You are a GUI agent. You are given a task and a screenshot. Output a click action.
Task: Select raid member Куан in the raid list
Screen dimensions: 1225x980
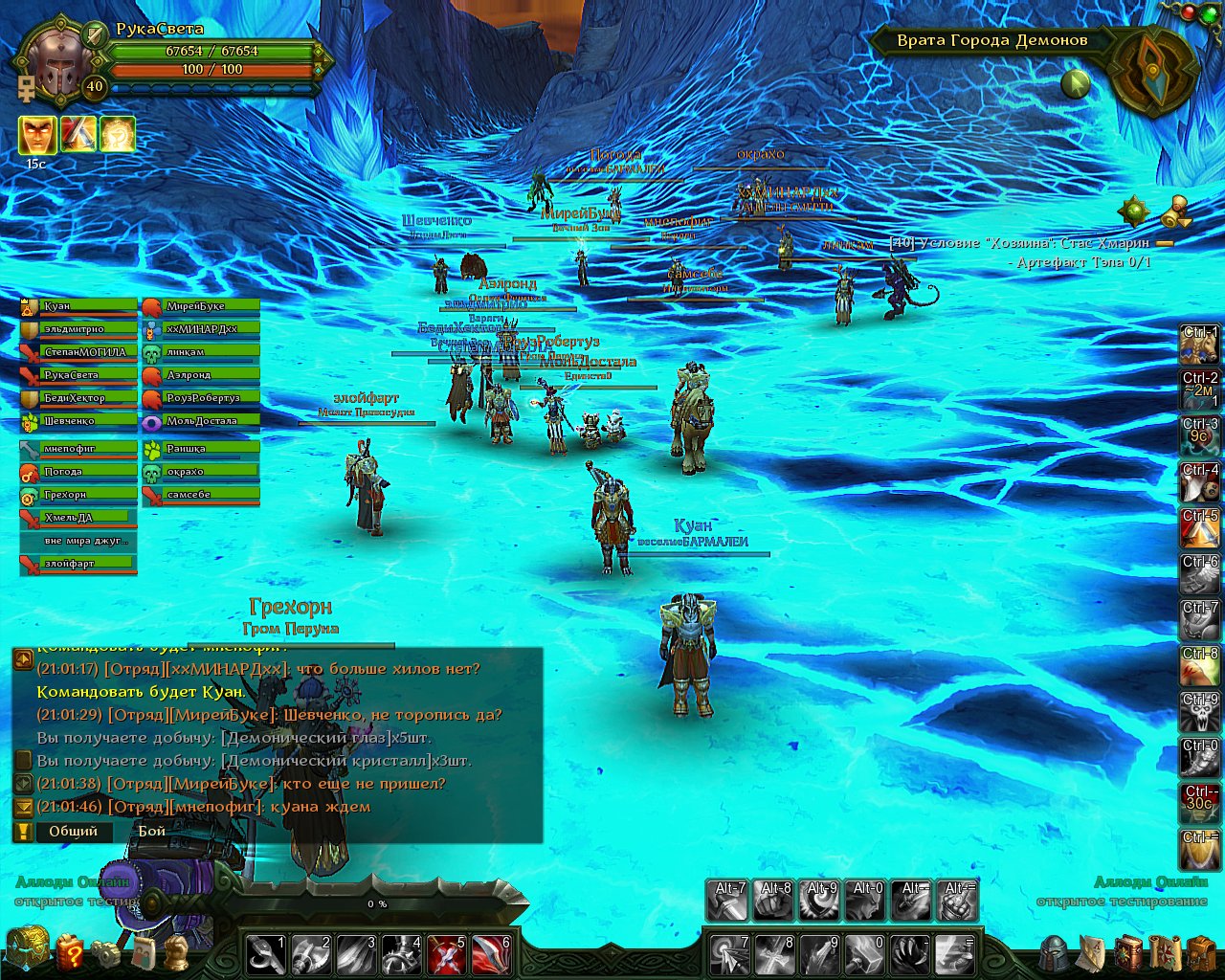coord(78,306)
